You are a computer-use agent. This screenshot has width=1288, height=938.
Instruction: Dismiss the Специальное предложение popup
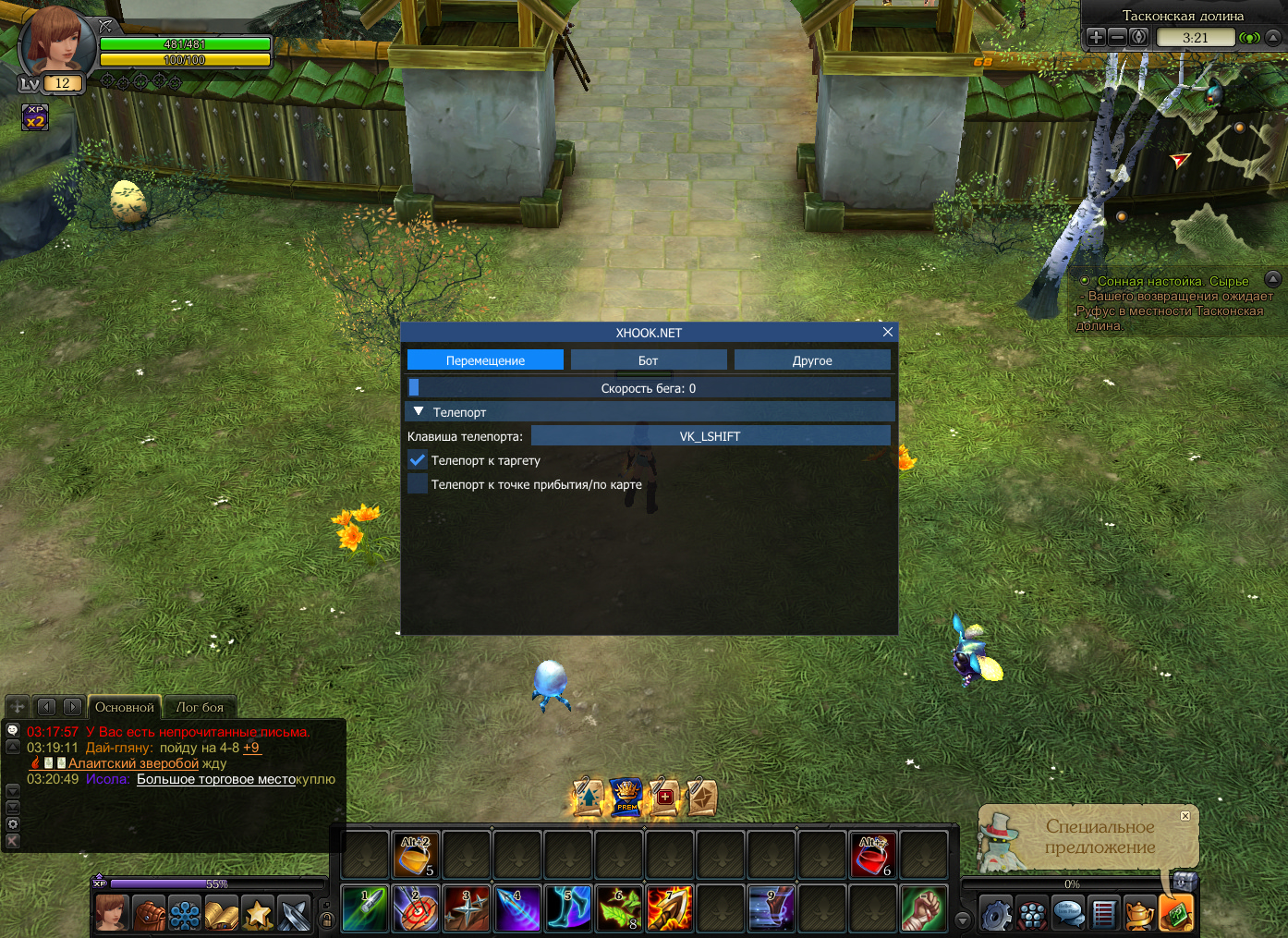(x=1185, y=816)
